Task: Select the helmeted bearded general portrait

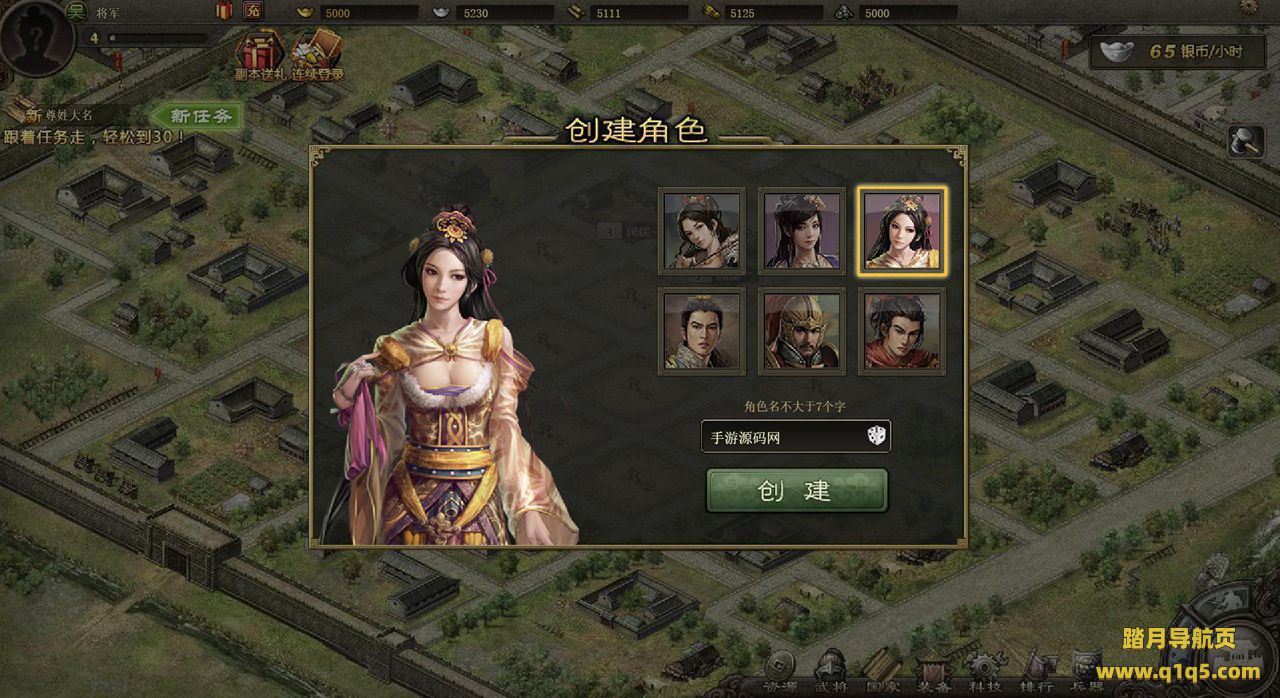Action: point(801,331)
